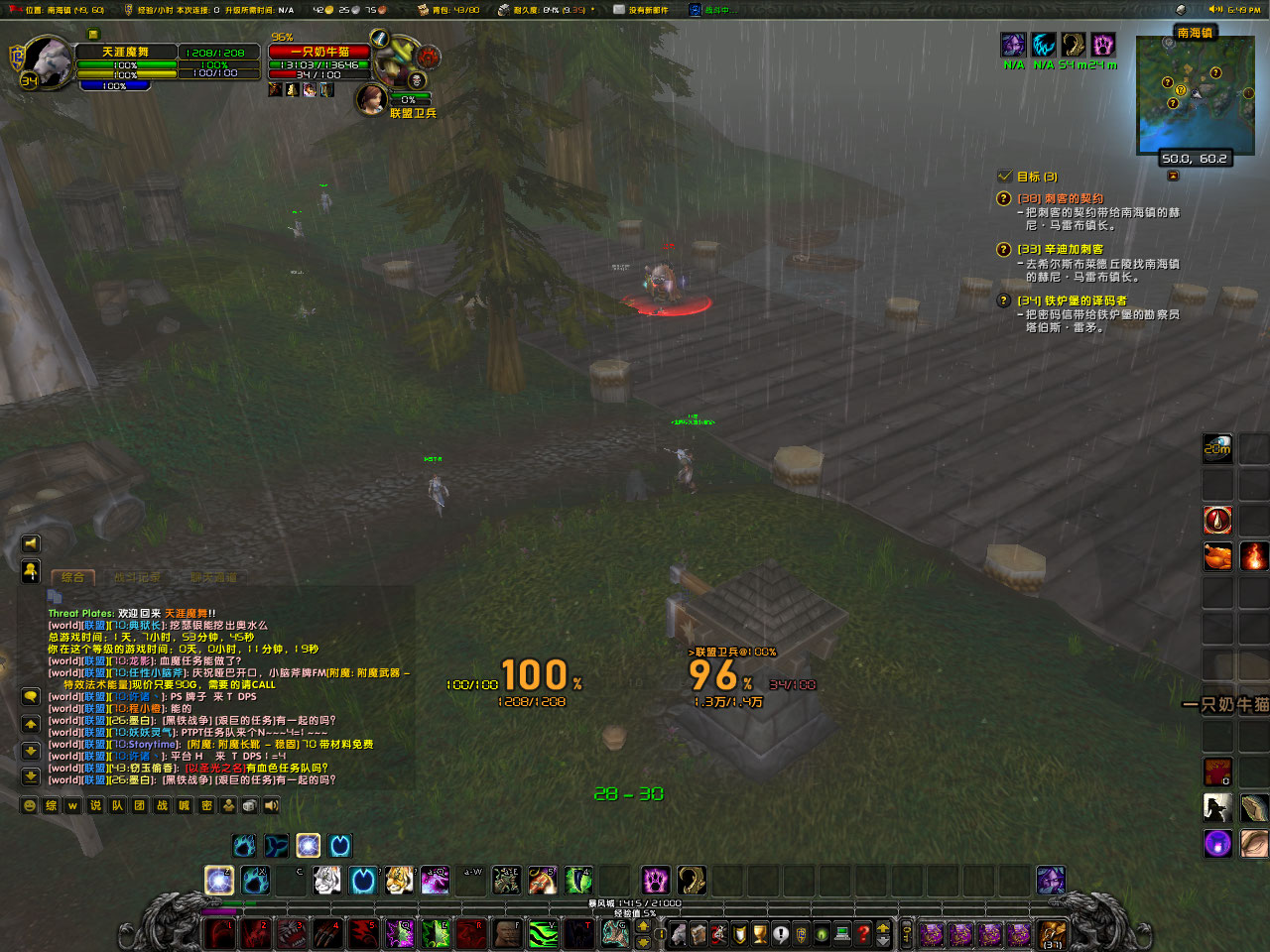Toggle tracking for quest [33] 辛迪加刺客
The width and height of the screenshot is (1270, 952).
[1004, 249]
